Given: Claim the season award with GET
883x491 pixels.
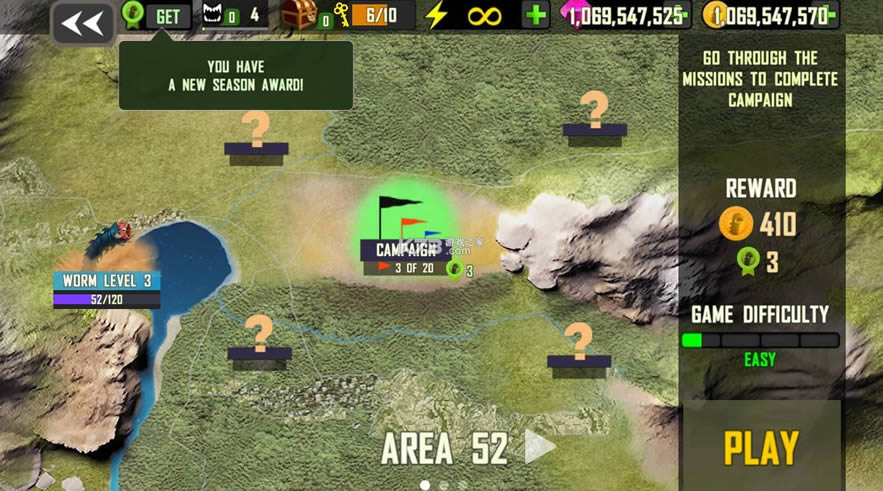Looking at the screenshot, I should [167, 16].
